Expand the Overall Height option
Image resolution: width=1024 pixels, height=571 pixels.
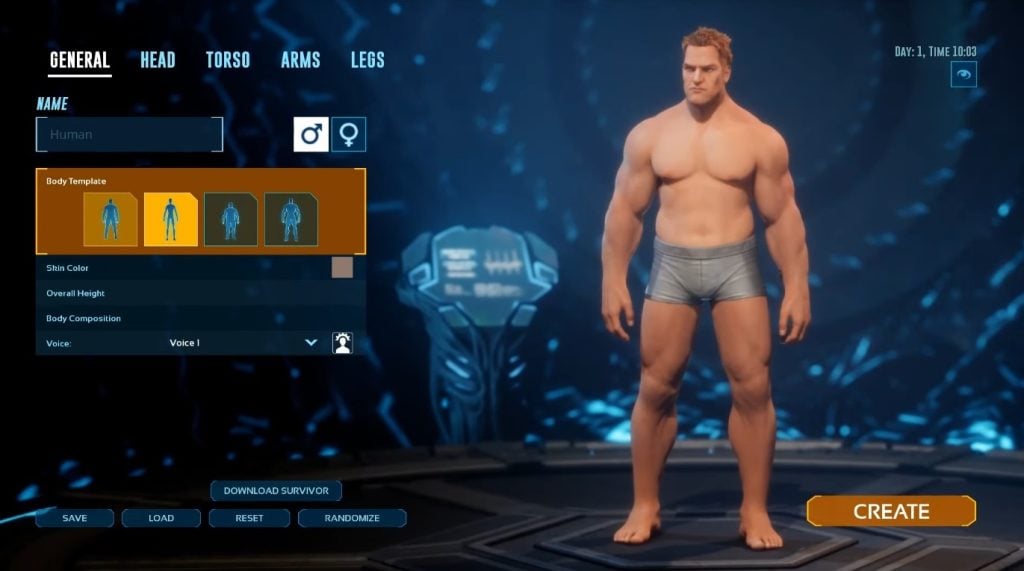click(200, 293)
